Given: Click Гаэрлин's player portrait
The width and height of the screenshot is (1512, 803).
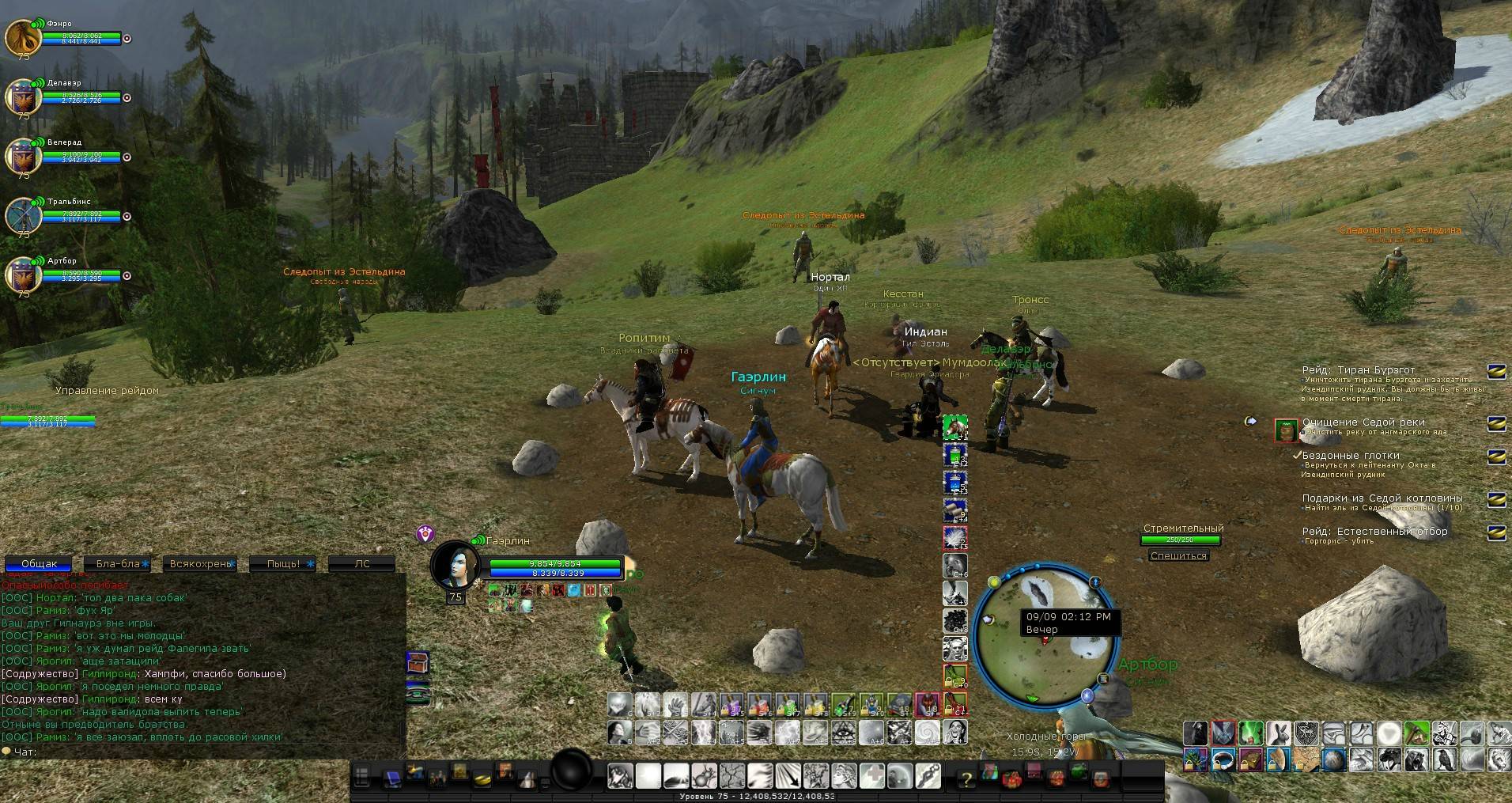Looking at the screenshot, I should 455,565.
